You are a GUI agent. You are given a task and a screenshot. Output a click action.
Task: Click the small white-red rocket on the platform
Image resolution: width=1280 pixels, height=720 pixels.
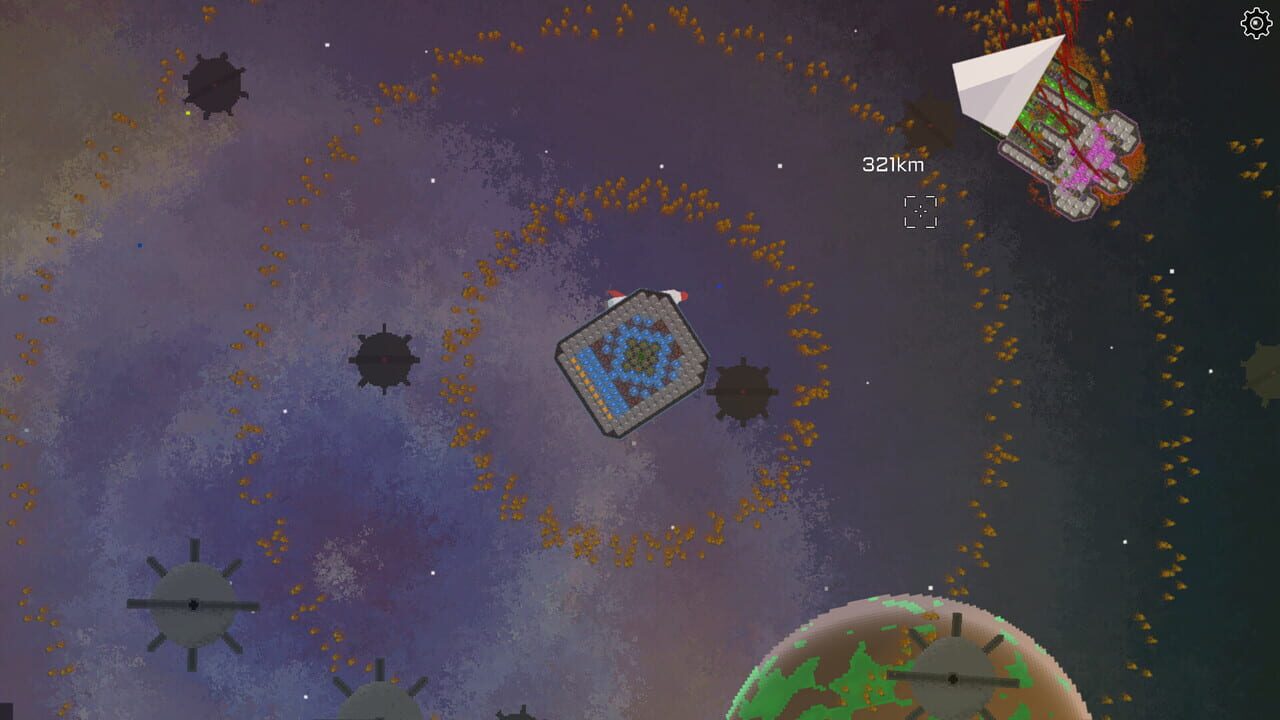679,296
